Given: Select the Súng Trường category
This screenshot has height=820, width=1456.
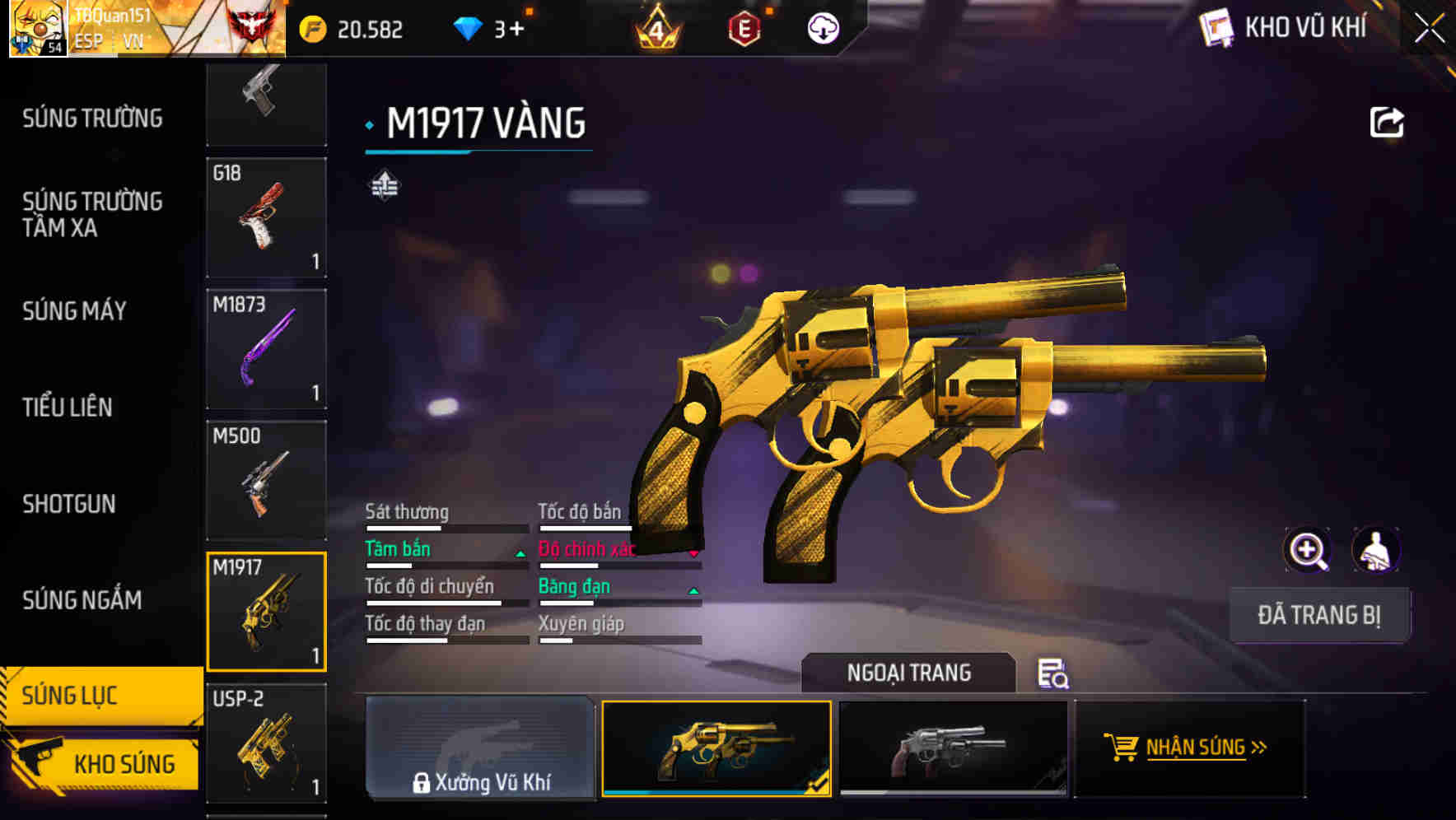Looking at the screenshot, I should pos(92,119).
